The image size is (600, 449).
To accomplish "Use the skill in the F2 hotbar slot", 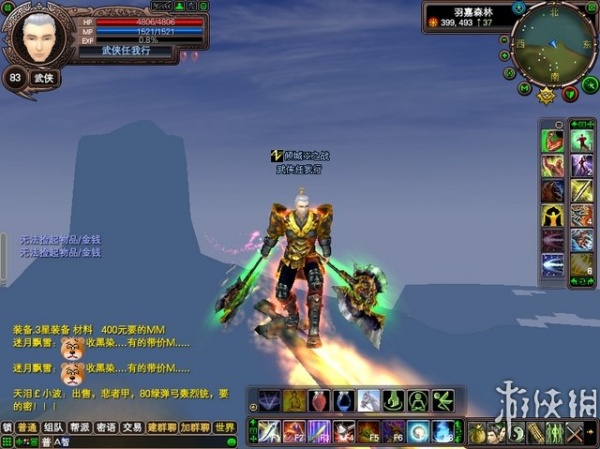I will tap(294, 431).
